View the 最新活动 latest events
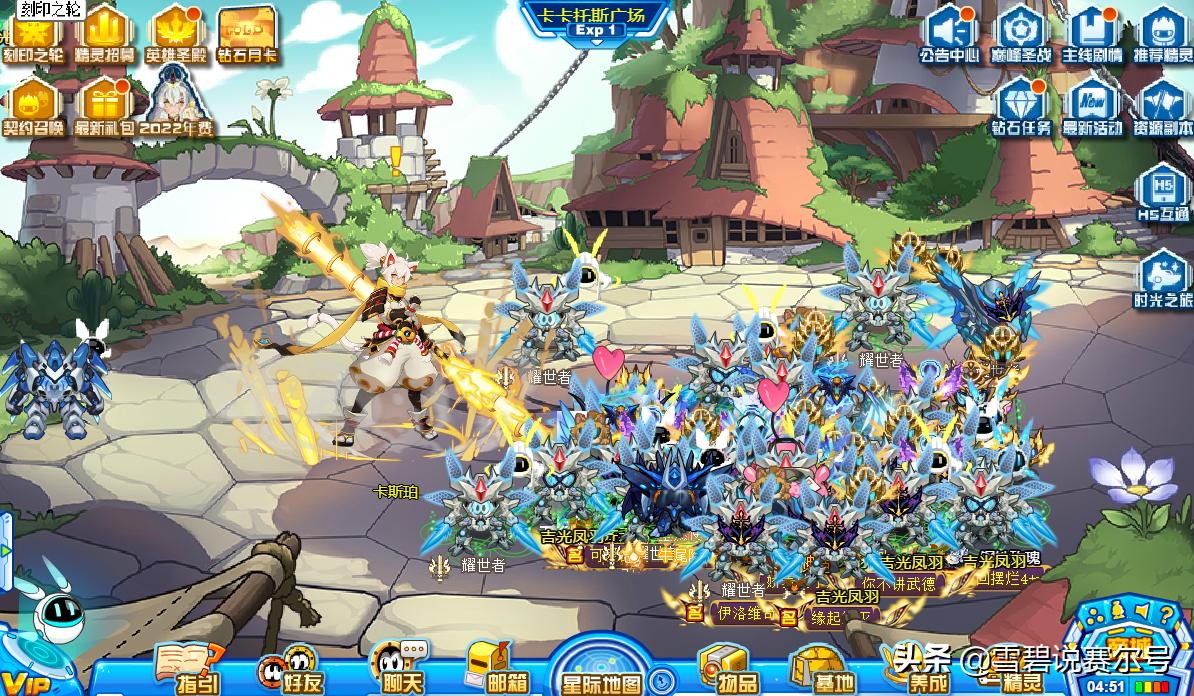1194x696 pixels. 1091,106
